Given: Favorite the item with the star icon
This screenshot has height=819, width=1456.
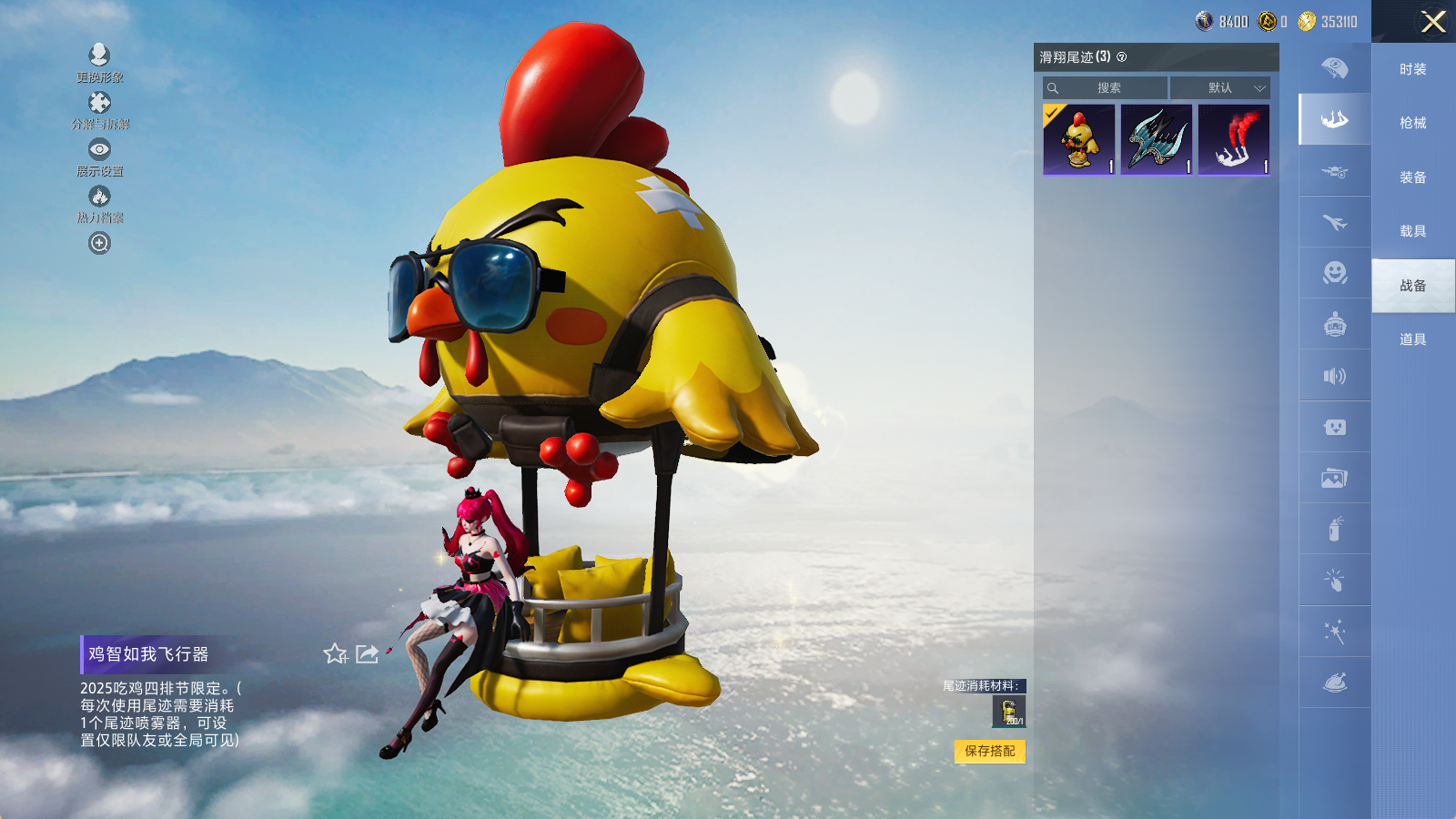Looking at the screenshot, I should (335, 653).
